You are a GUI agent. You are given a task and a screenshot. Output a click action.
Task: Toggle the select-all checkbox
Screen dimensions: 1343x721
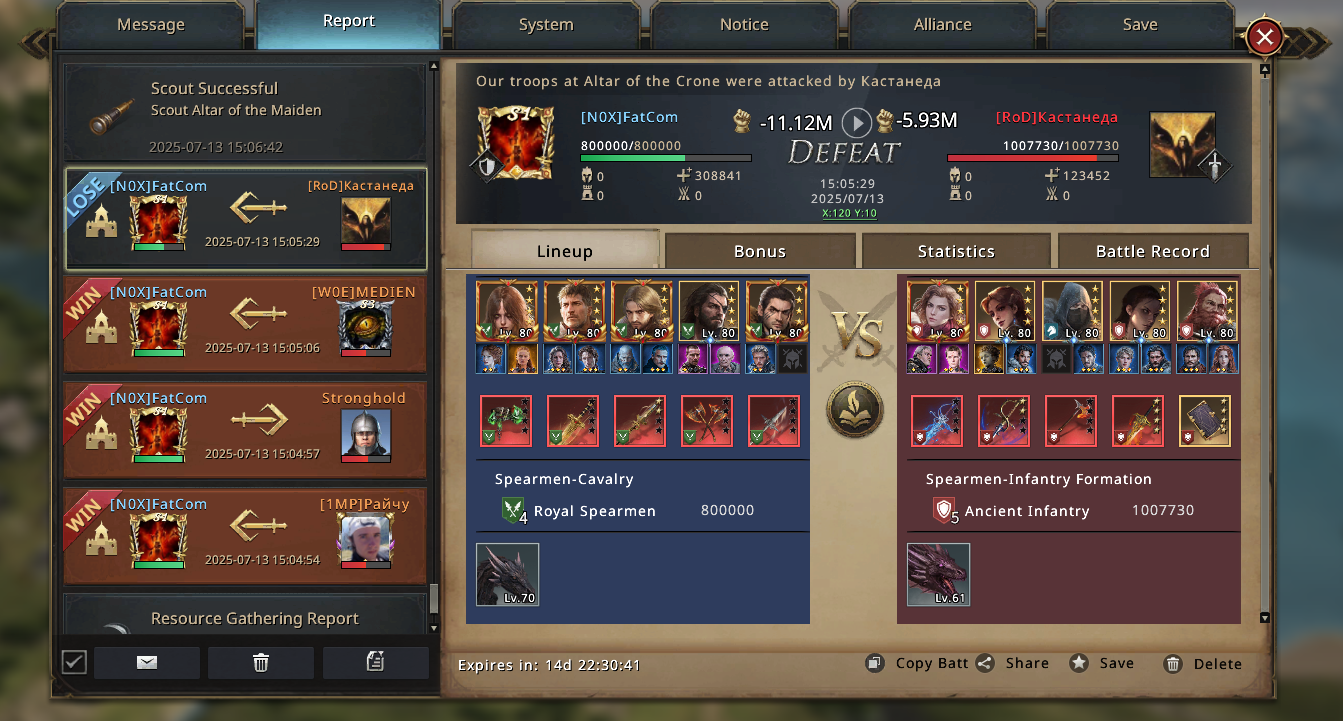tap(74, 662)
